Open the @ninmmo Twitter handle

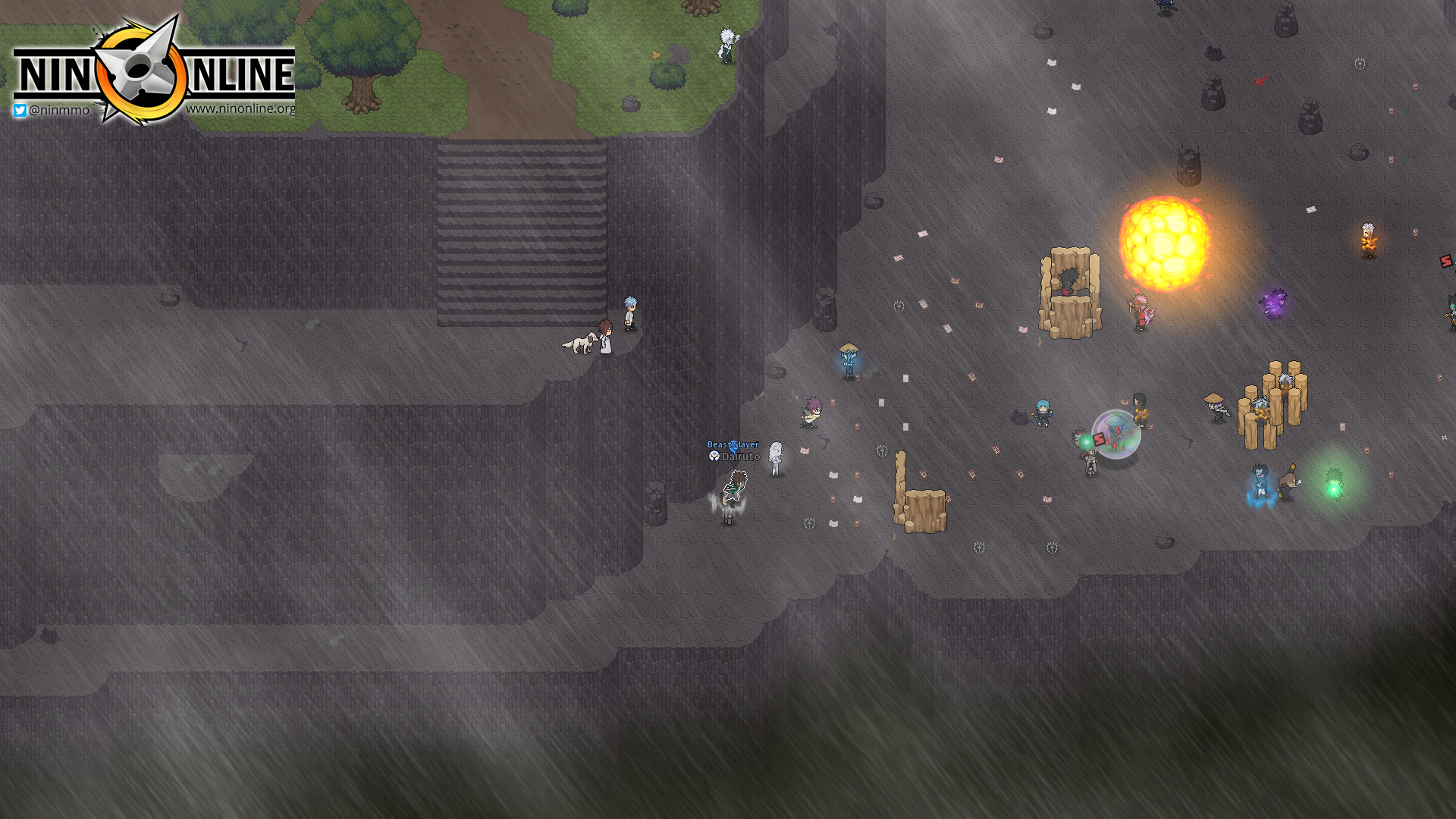(x=52, y=110)
